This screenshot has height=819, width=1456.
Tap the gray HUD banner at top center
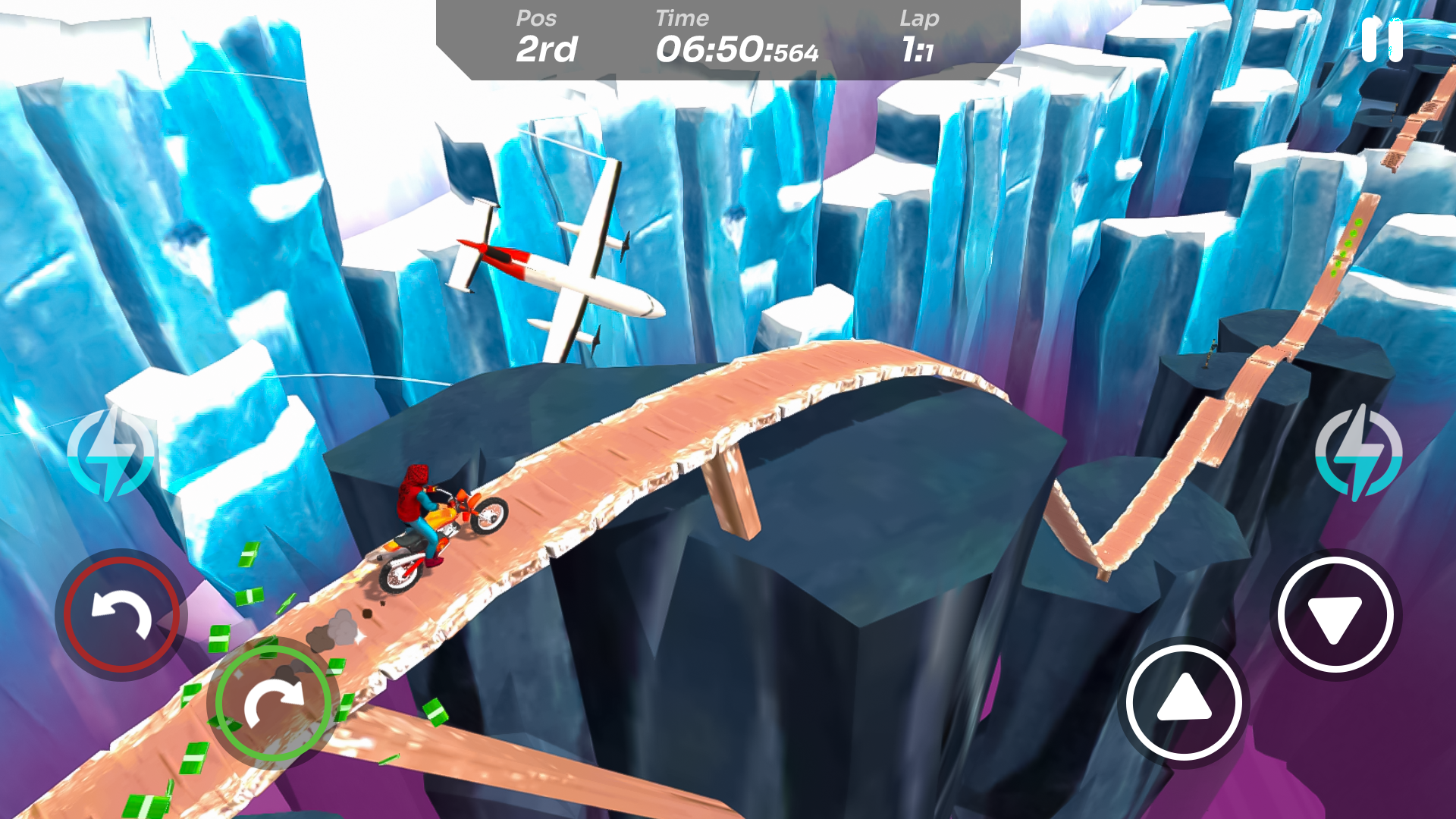728,42
